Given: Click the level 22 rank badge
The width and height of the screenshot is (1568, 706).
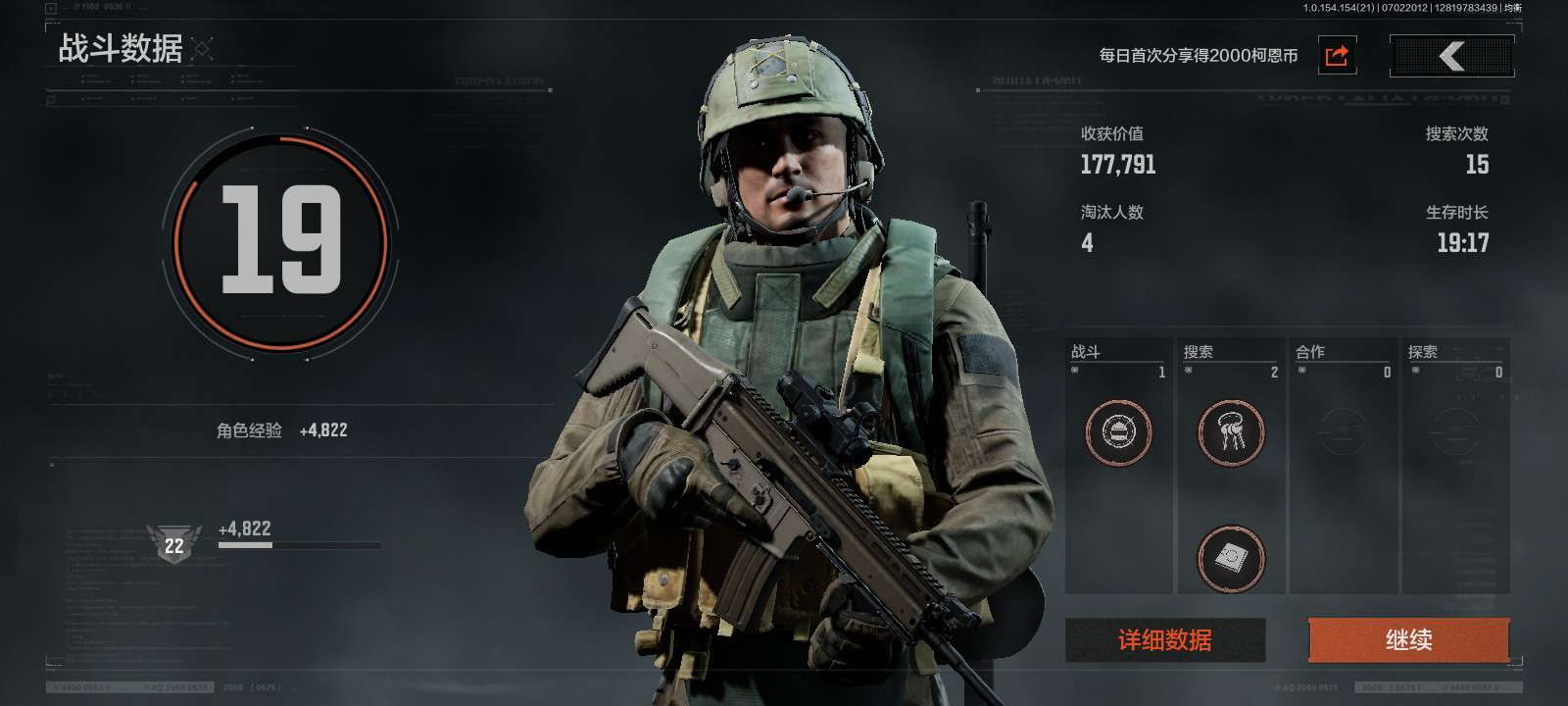Looking at the screenshot, I should 173,544.
